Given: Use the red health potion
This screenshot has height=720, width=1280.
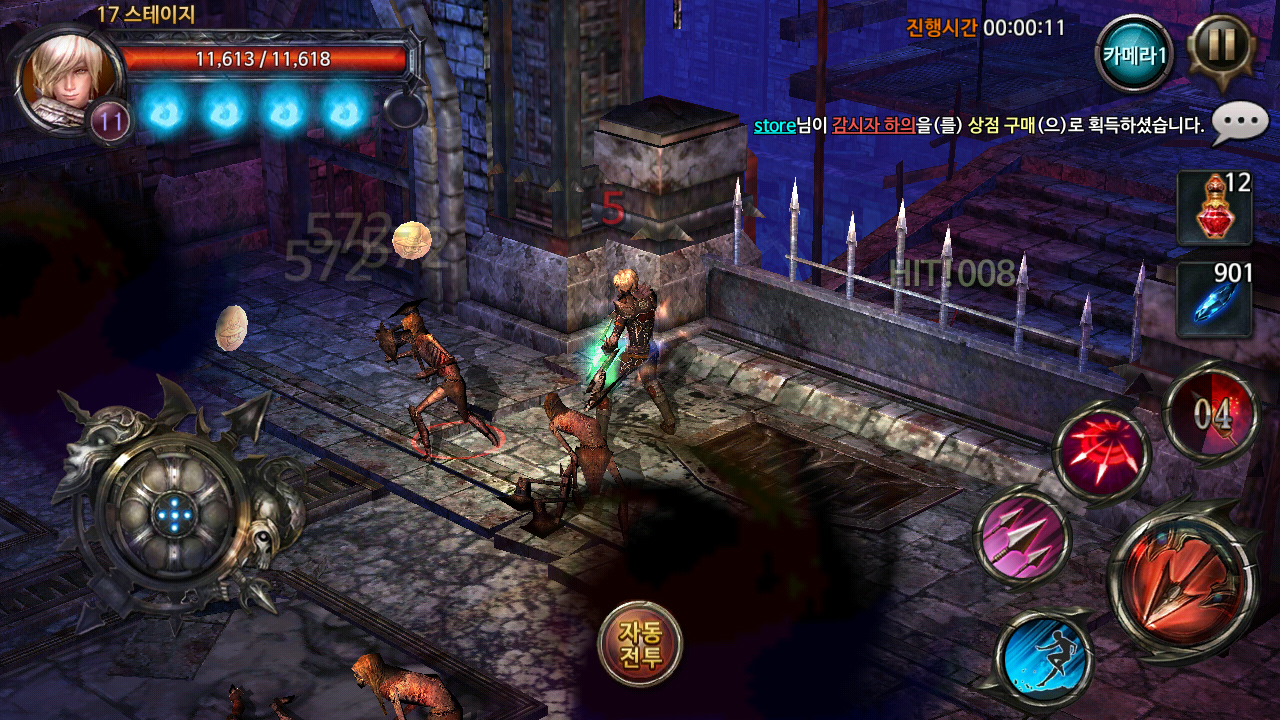Looking at the screenshot, I should point(1213,208).
